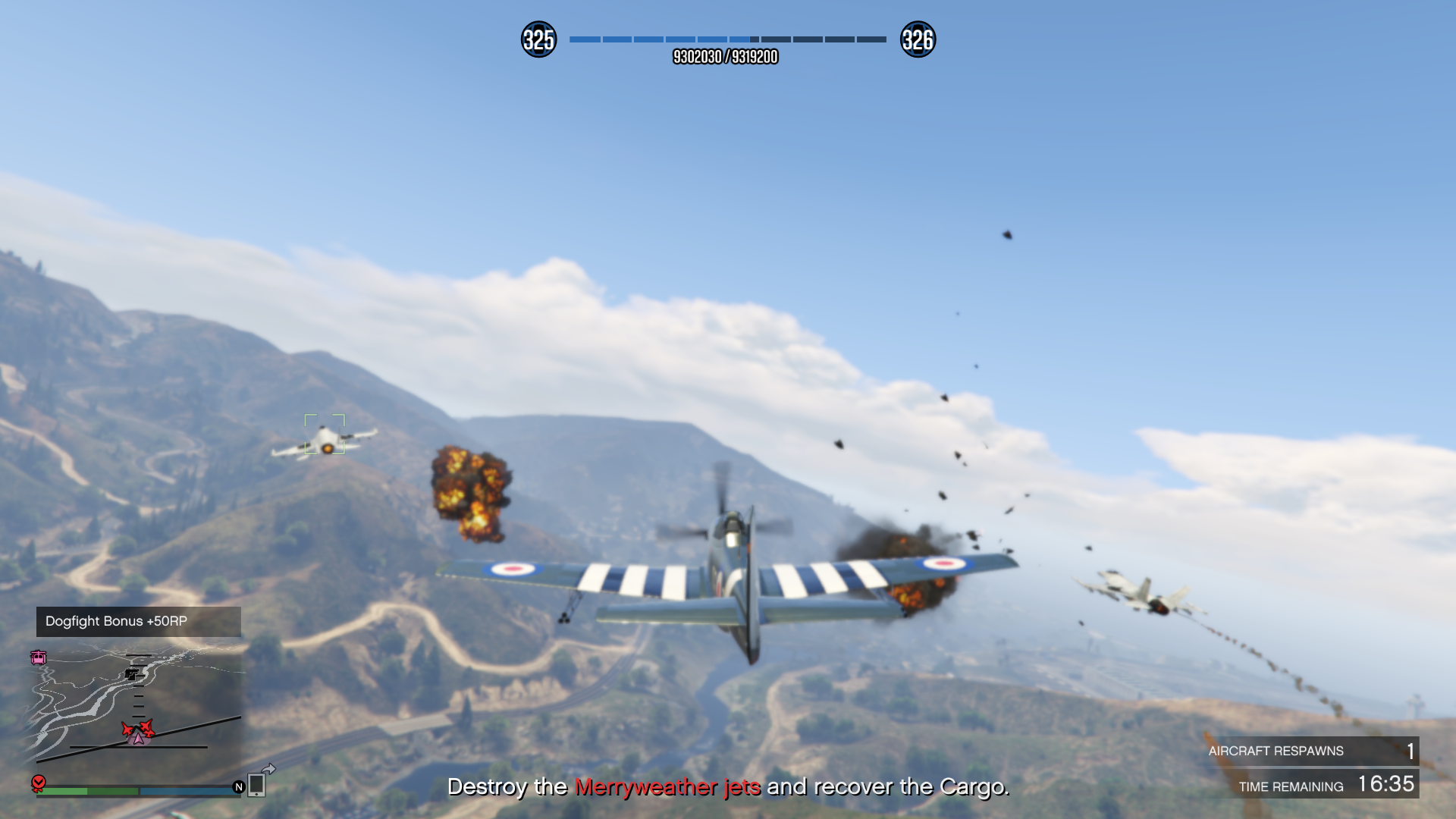The image size is (1456, 819).
Task: Click the north compass indicator on minimap
Action: (x=239, y=787)
